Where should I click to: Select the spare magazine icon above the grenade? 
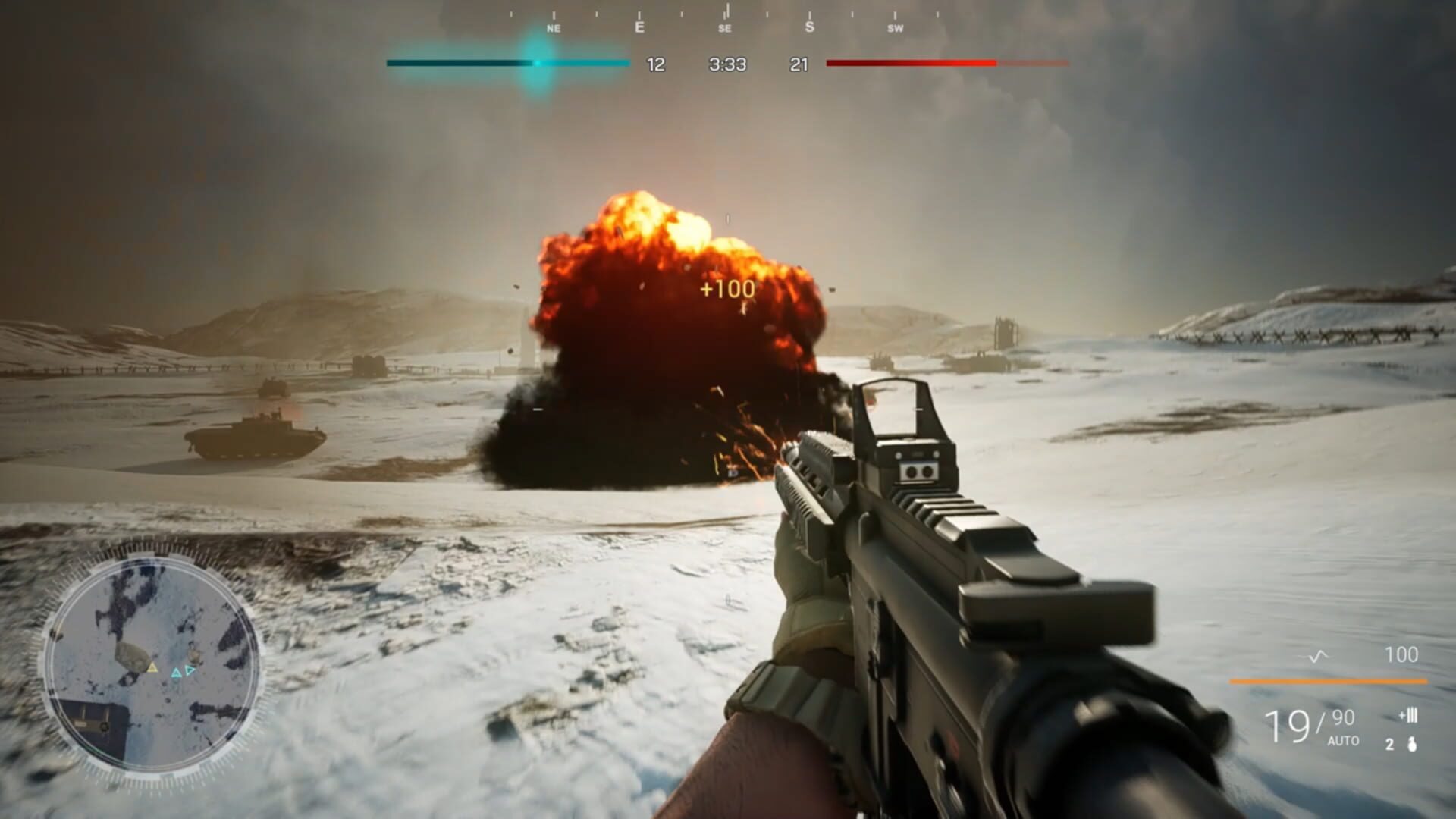pyautogui.click(x=1410, y=716)
